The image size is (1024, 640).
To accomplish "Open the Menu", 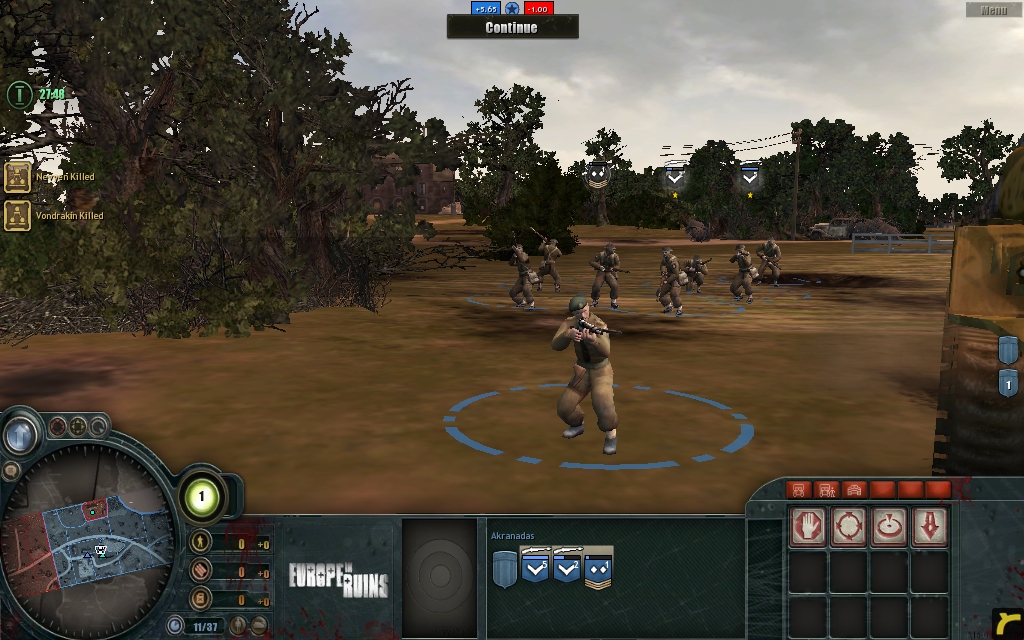I will [993, 10].
